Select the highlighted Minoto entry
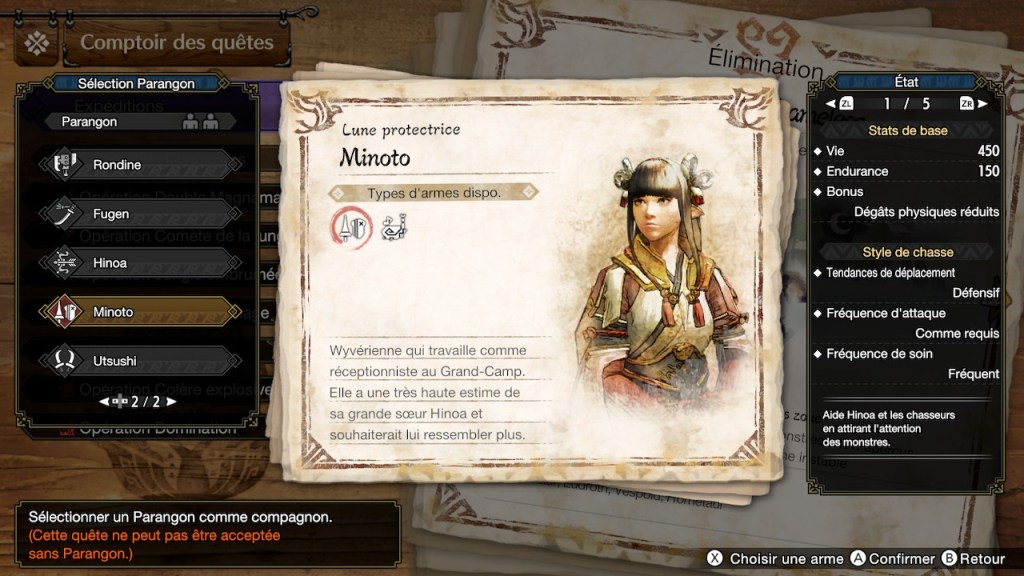 (x=140, y=312)
